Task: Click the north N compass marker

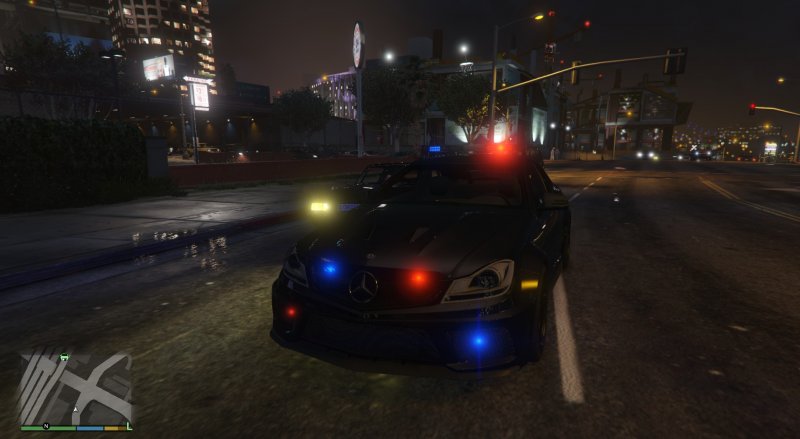Action: (44, 426)
